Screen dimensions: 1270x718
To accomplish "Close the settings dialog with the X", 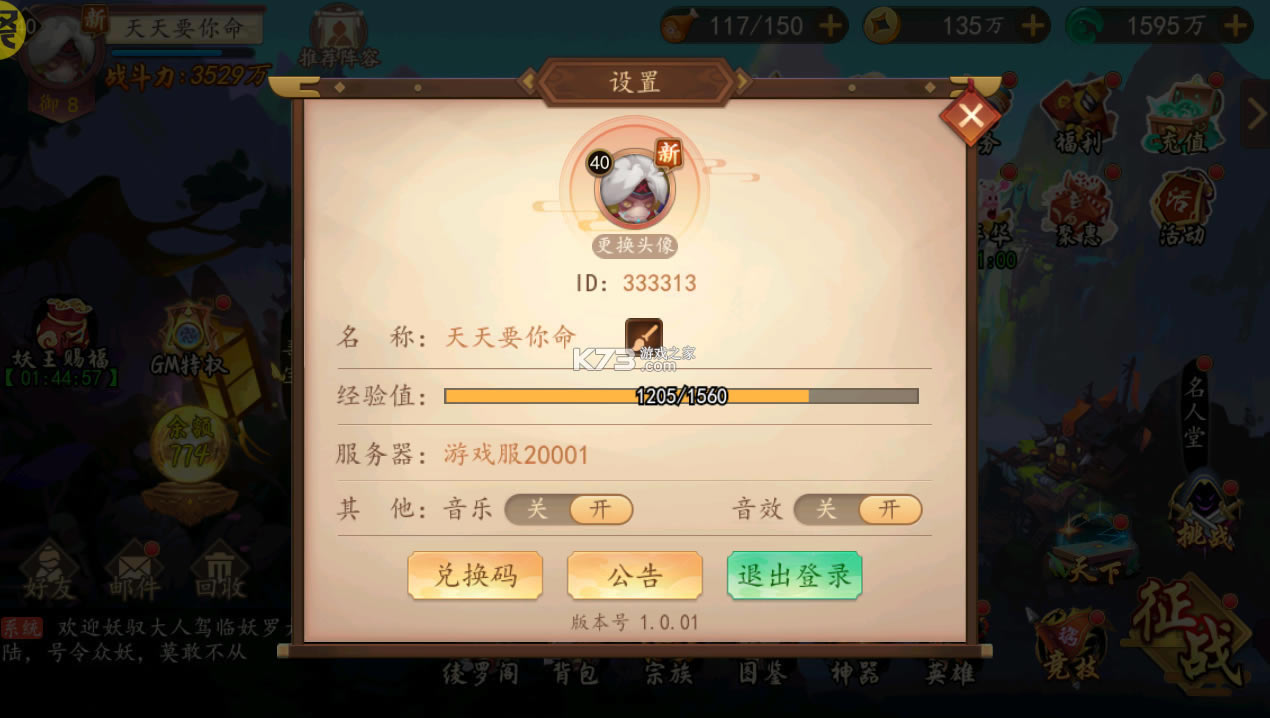I will coord(970,116).
